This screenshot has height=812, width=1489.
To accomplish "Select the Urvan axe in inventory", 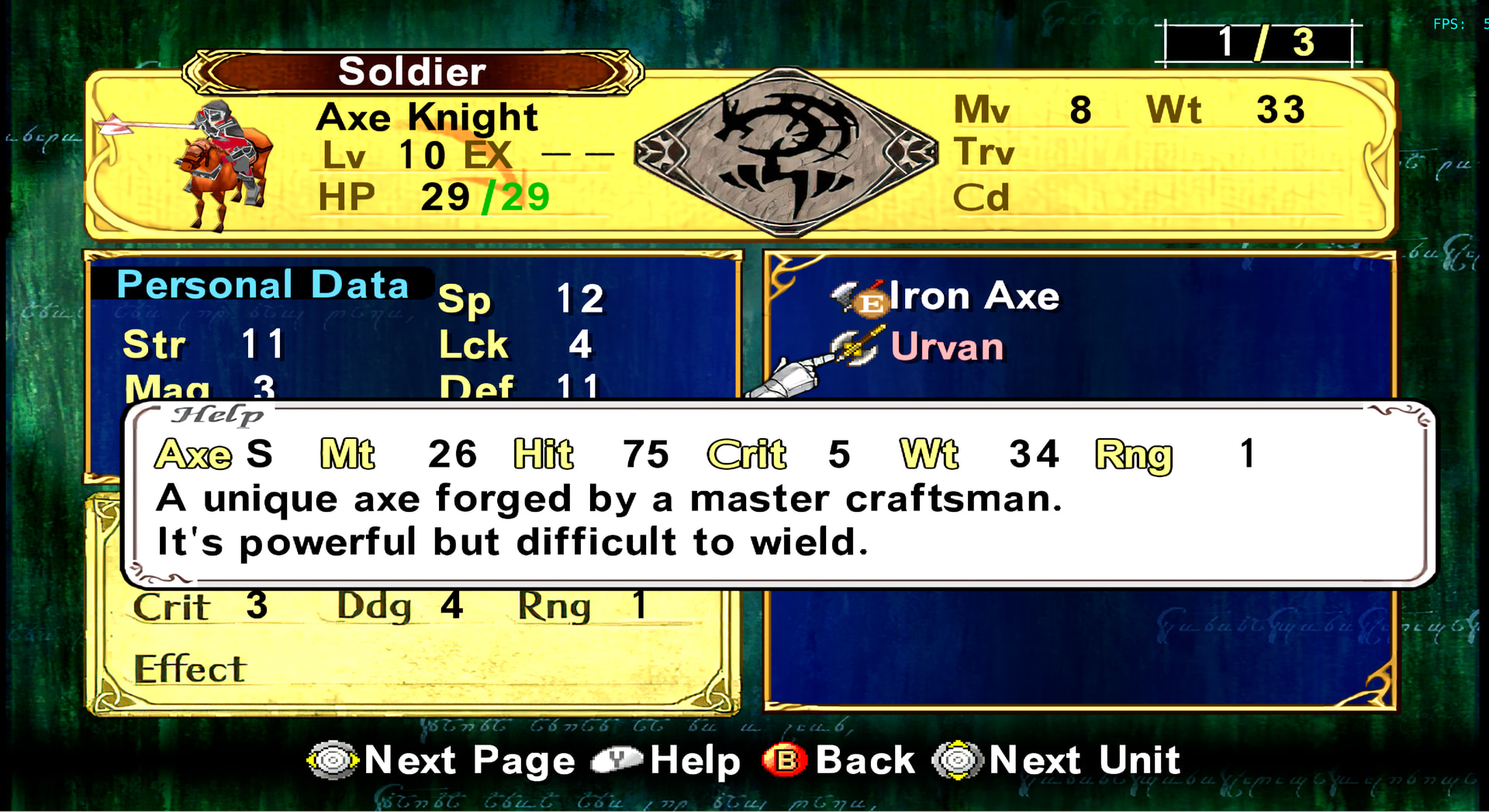I will 946,347.
